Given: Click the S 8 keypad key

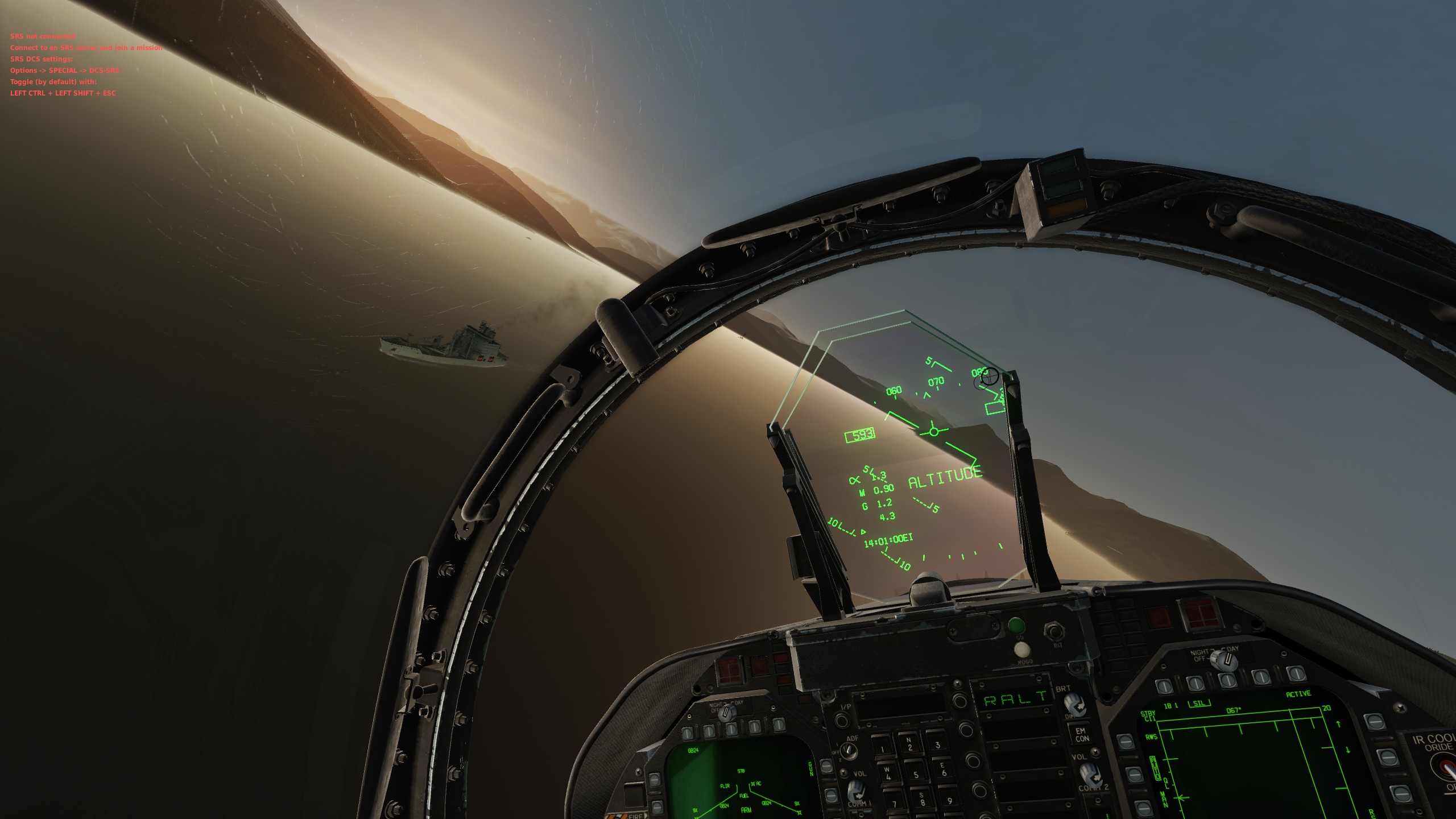Looking at the screenshot, I should [922, 799].
